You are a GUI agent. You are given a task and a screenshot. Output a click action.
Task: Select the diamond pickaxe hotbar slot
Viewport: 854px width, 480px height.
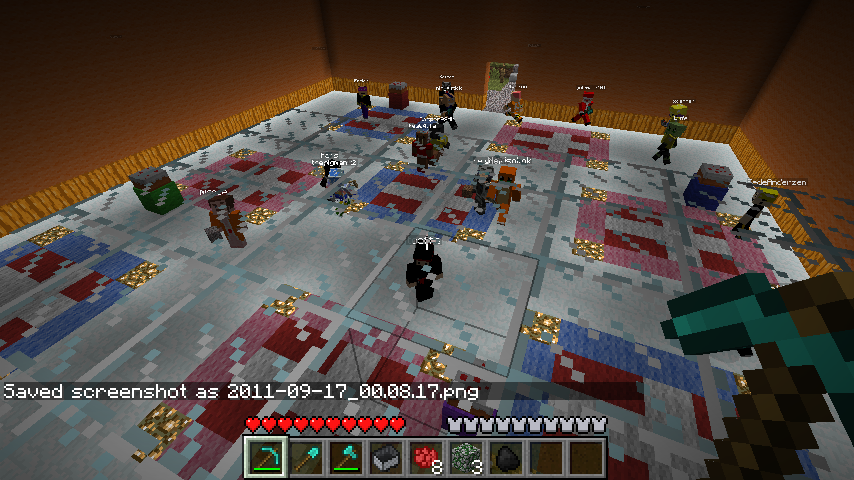click(267, 458)
